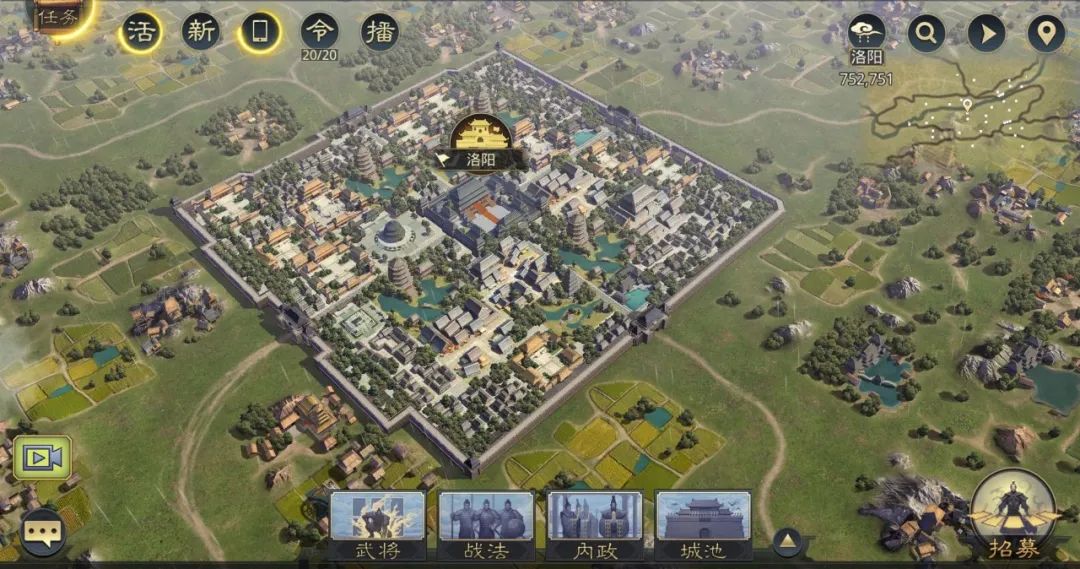Open the 城池 city menu
This screenshot has height=569, width=1080.
(703, 524)
